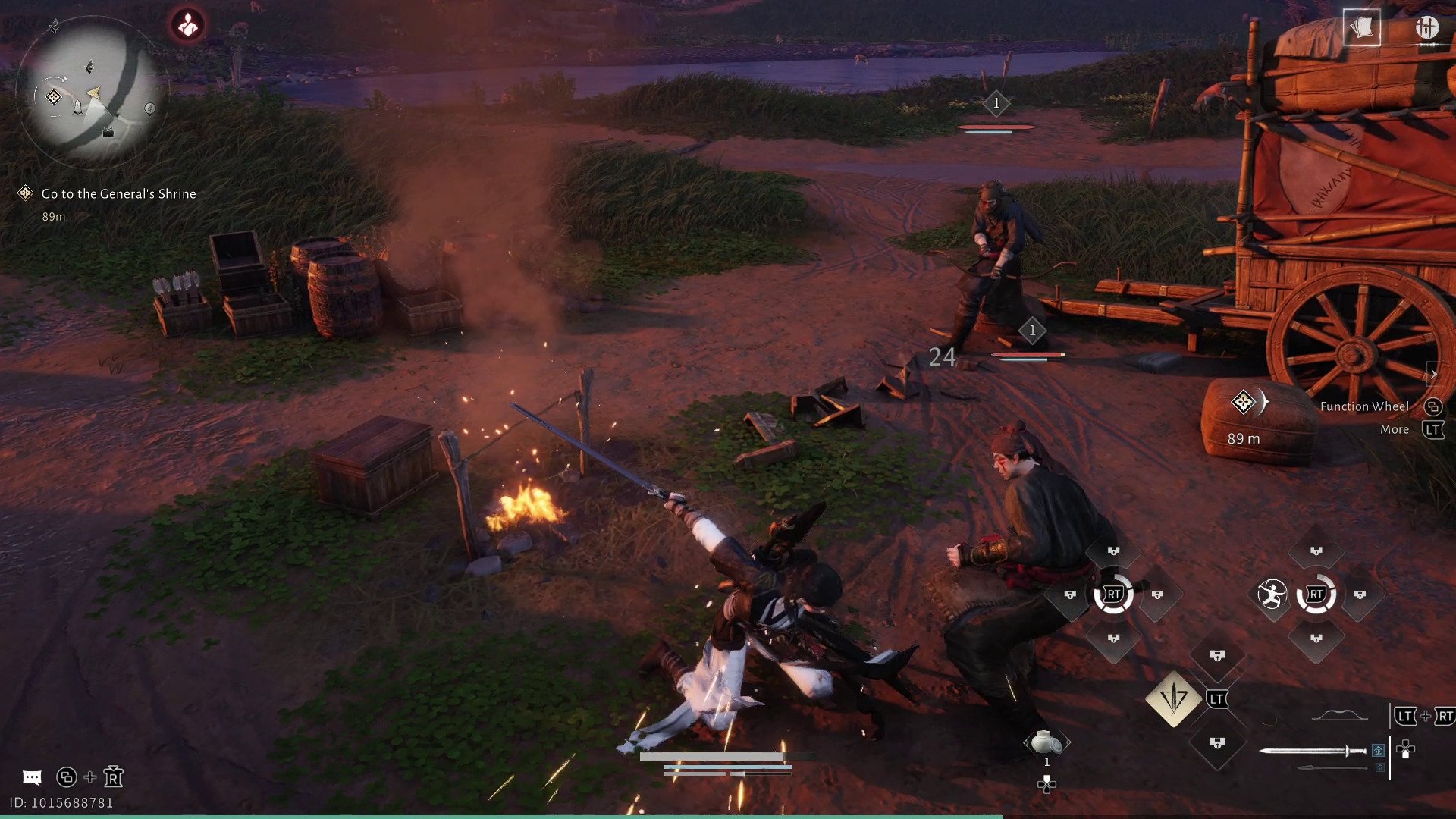Click the chest marker on the minimap
This screenshot has width=1456, height=819.
[108, 133]
